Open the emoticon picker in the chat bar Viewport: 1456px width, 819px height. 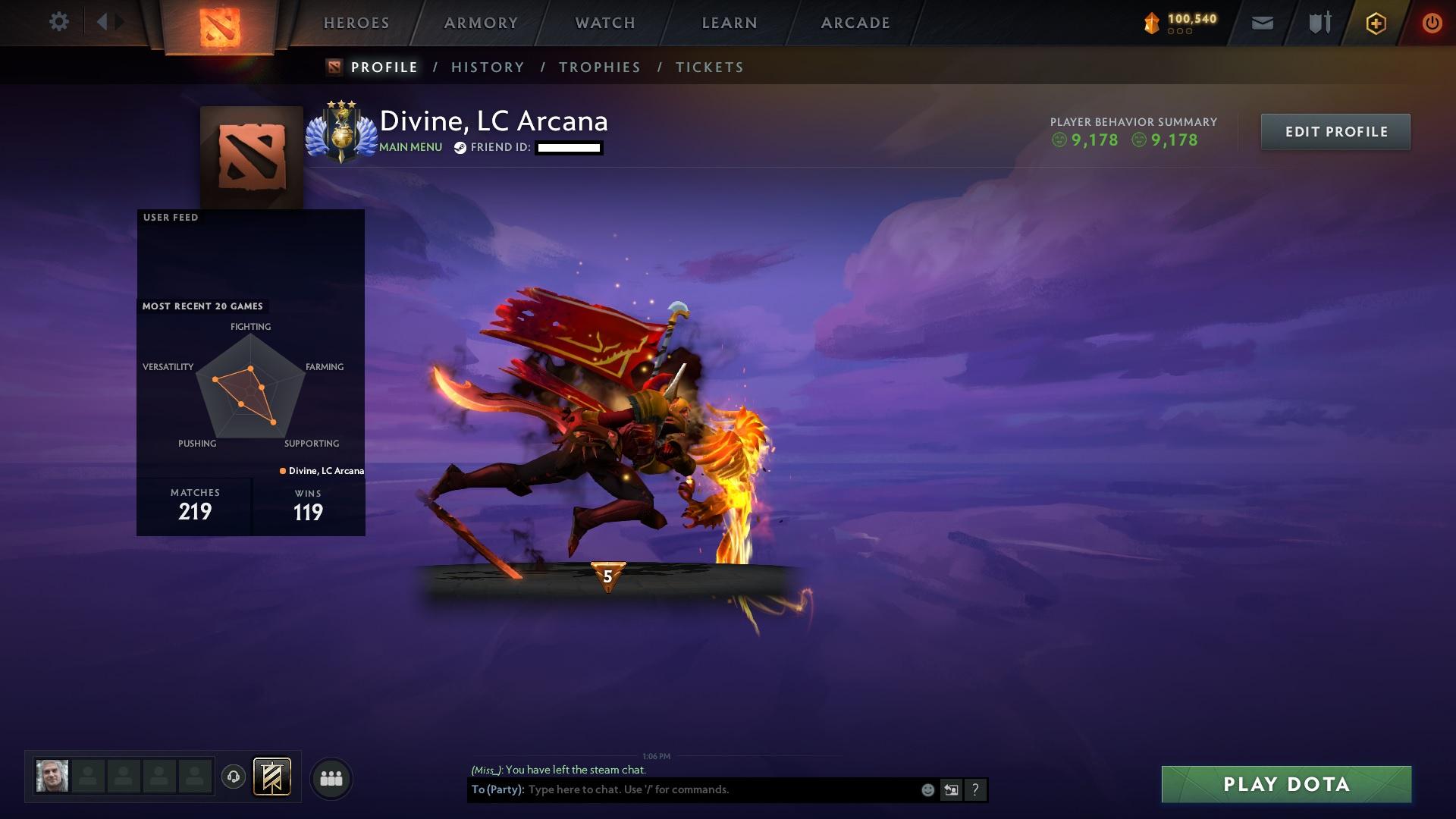927,789
